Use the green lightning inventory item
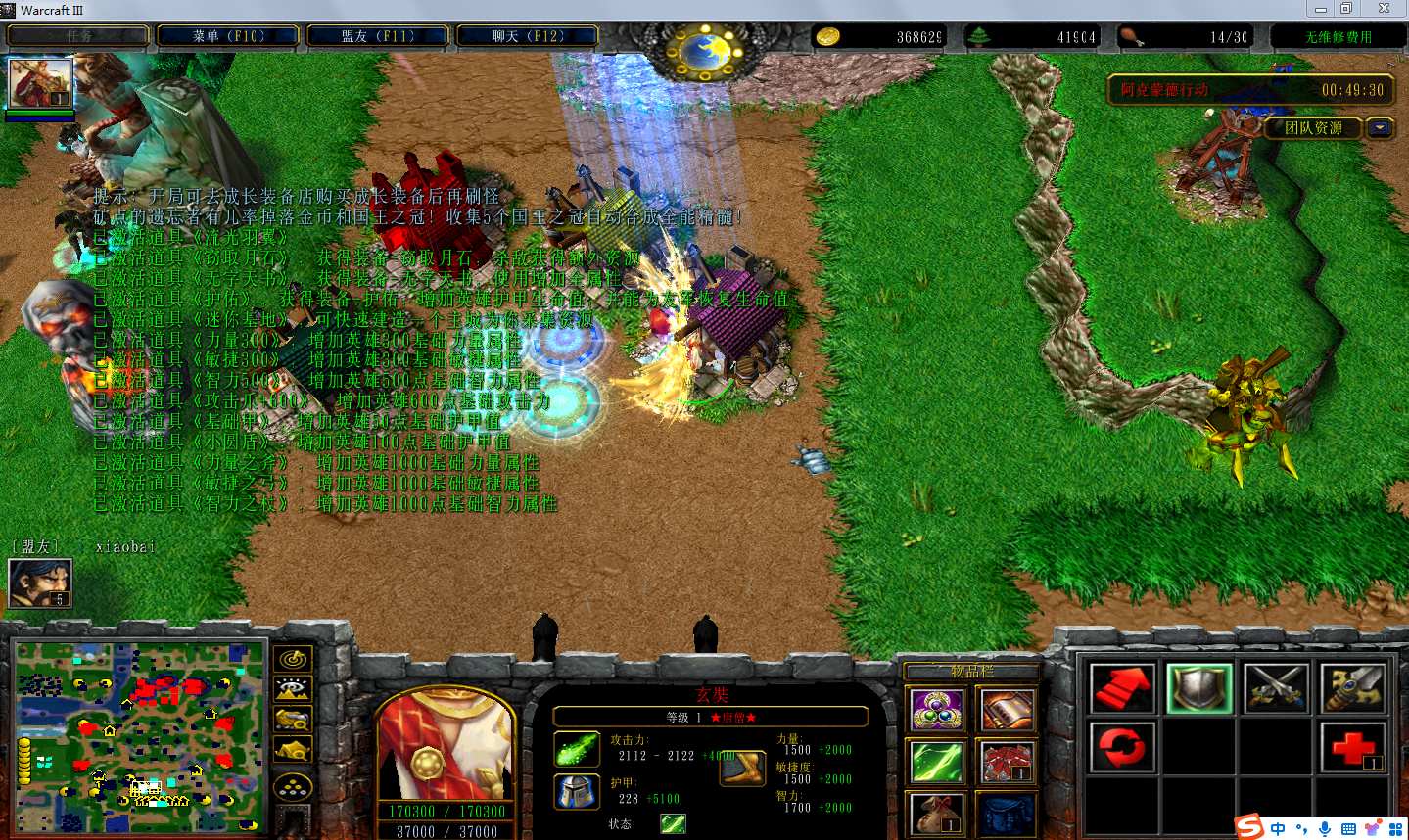 937,762
